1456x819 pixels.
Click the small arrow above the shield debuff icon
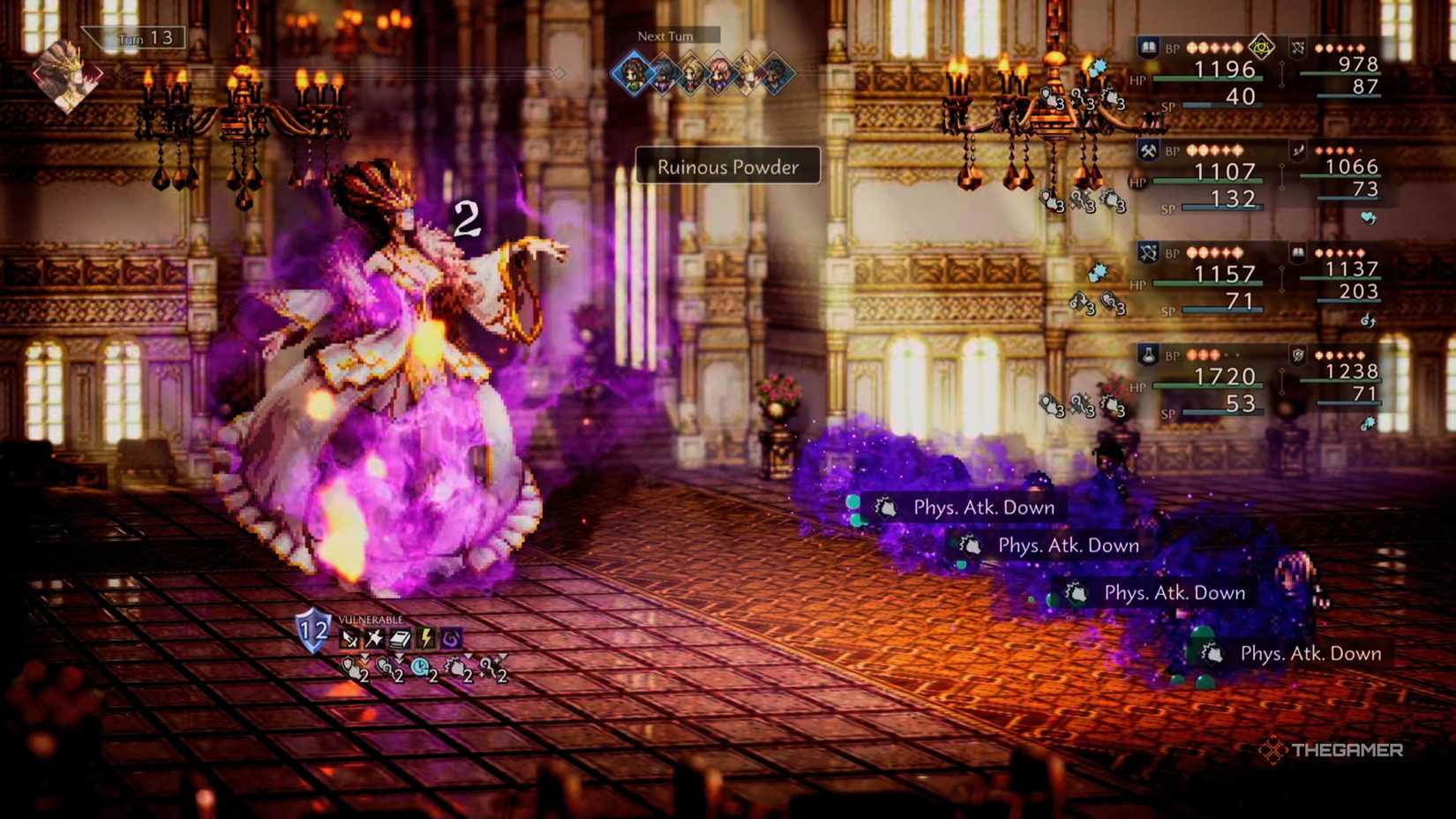(x=365, y=657)
